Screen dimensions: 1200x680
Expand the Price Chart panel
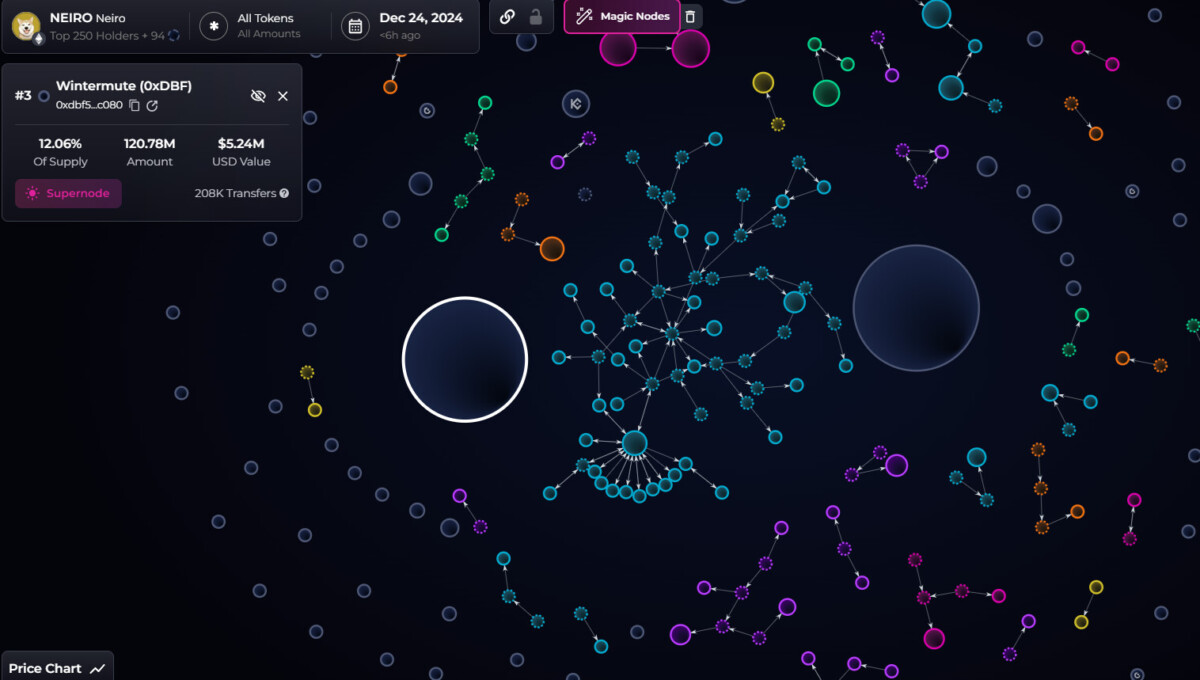56,668
